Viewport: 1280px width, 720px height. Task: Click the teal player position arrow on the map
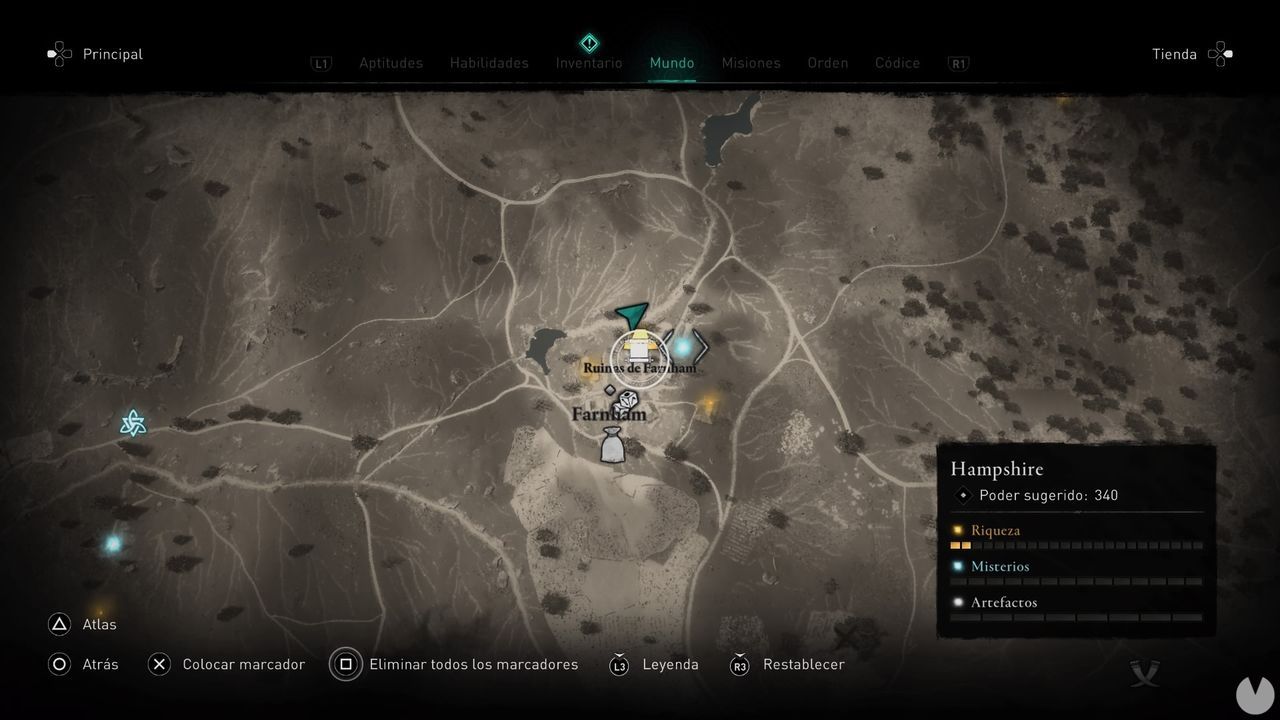click(630, 316)
